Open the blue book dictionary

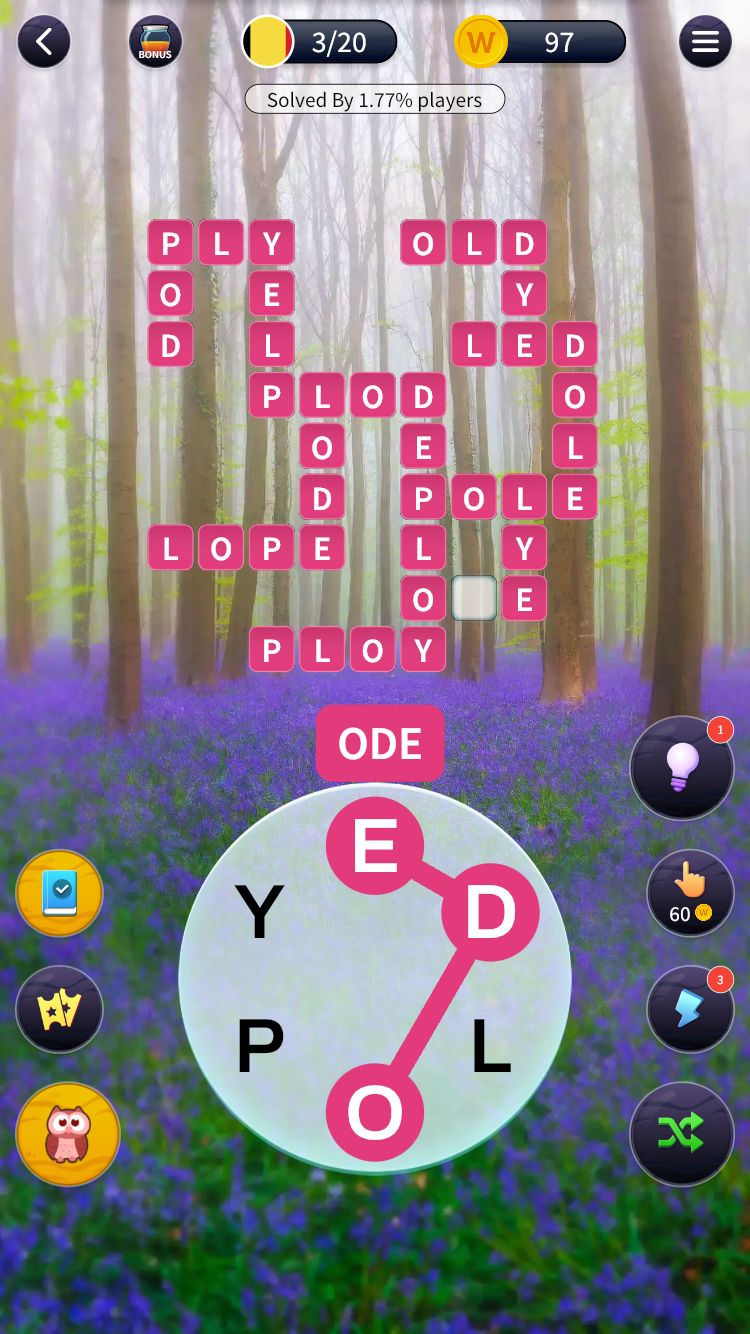coord(60,894)
